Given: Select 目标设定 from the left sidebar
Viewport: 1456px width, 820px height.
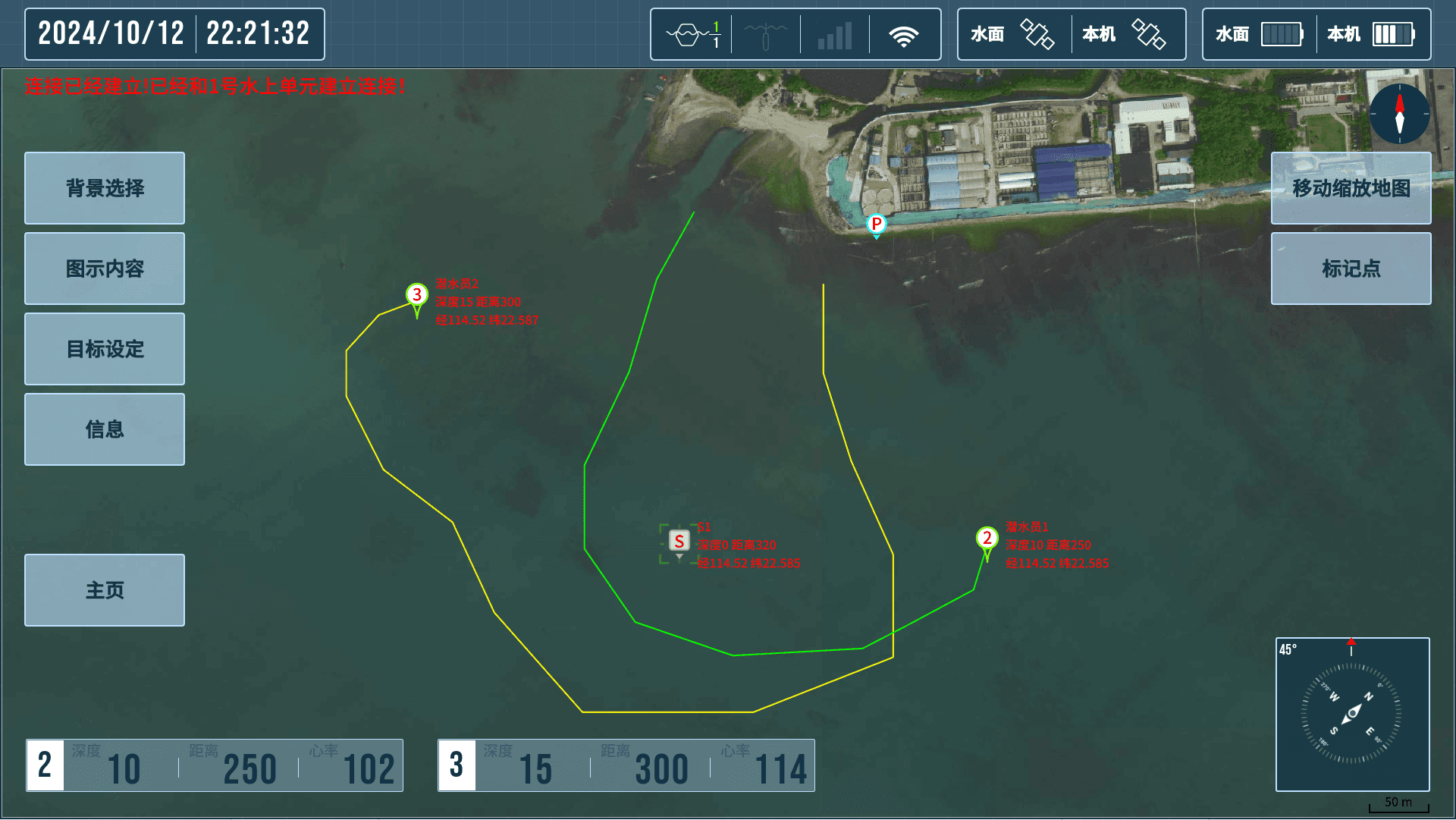Looking at the screenshot, I should click(104, 349).
